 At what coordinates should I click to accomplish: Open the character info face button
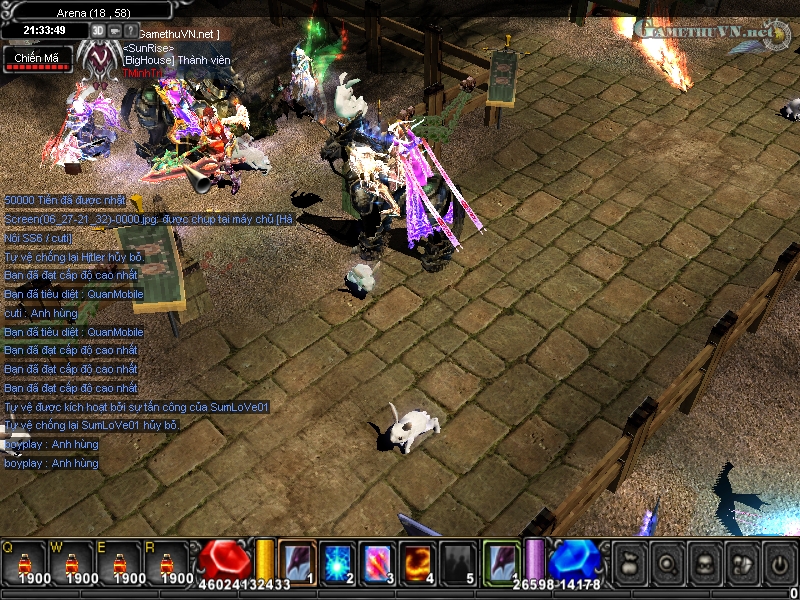pyautogui.click(x=704, y=562)
